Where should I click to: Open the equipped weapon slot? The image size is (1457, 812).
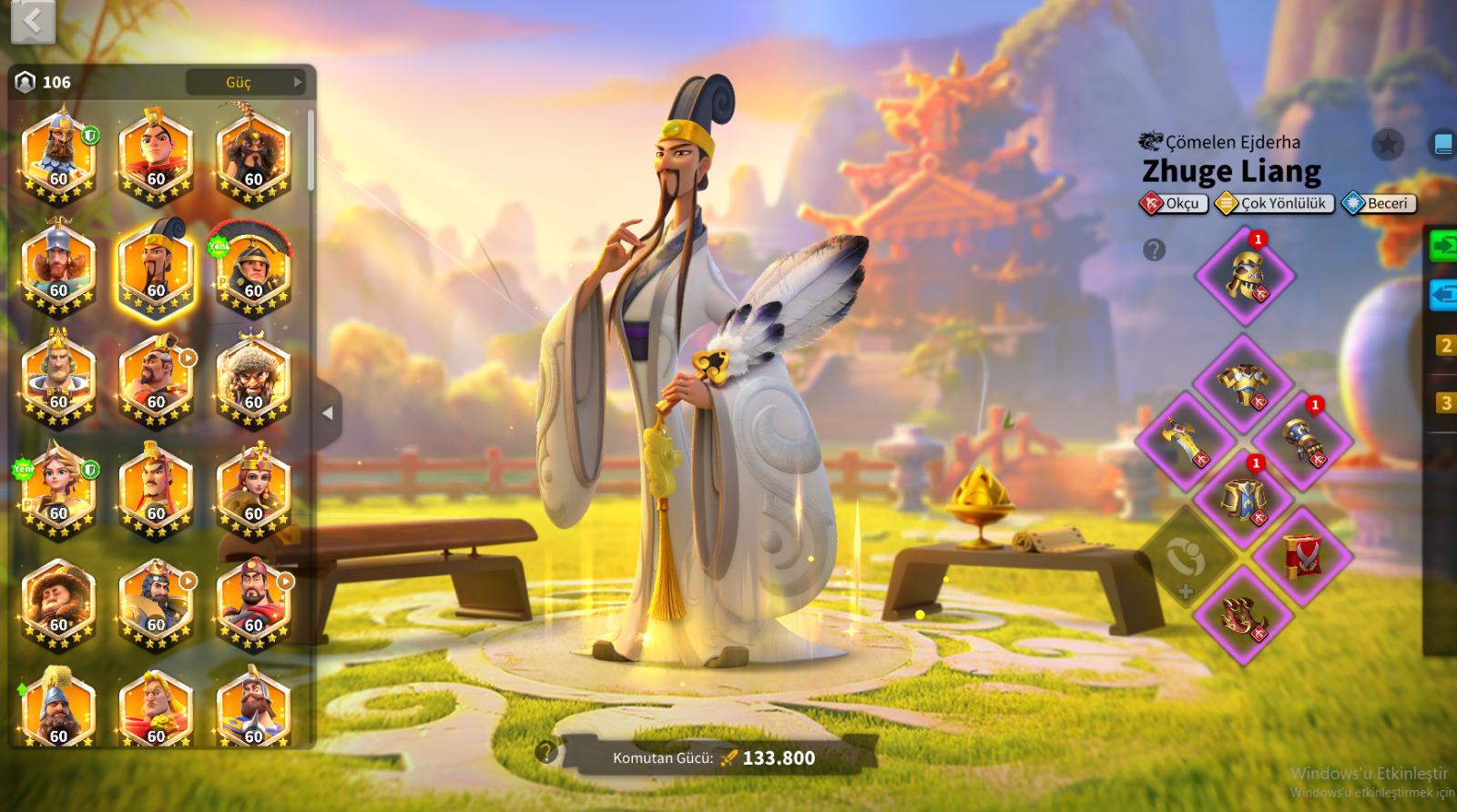coord(1185,442)
